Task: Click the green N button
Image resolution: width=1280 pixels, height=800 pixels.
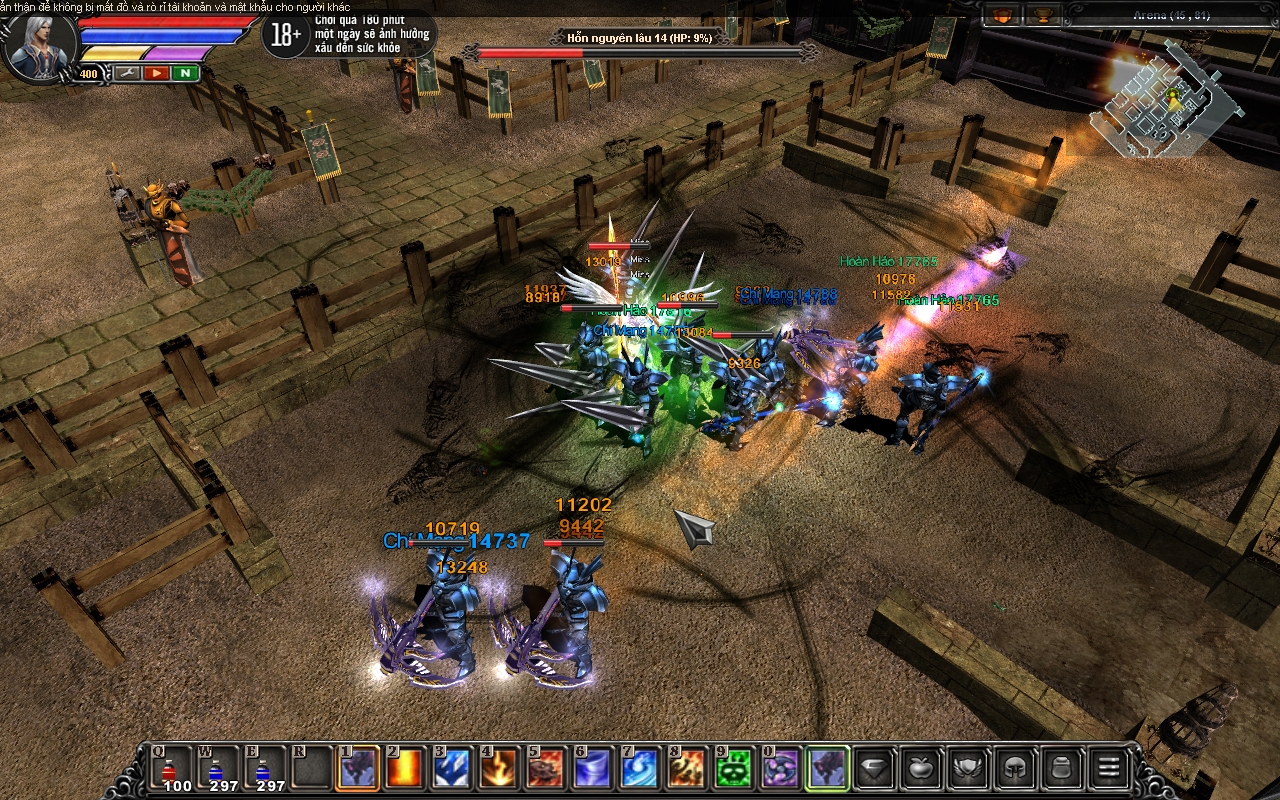Action: [186, 73]
